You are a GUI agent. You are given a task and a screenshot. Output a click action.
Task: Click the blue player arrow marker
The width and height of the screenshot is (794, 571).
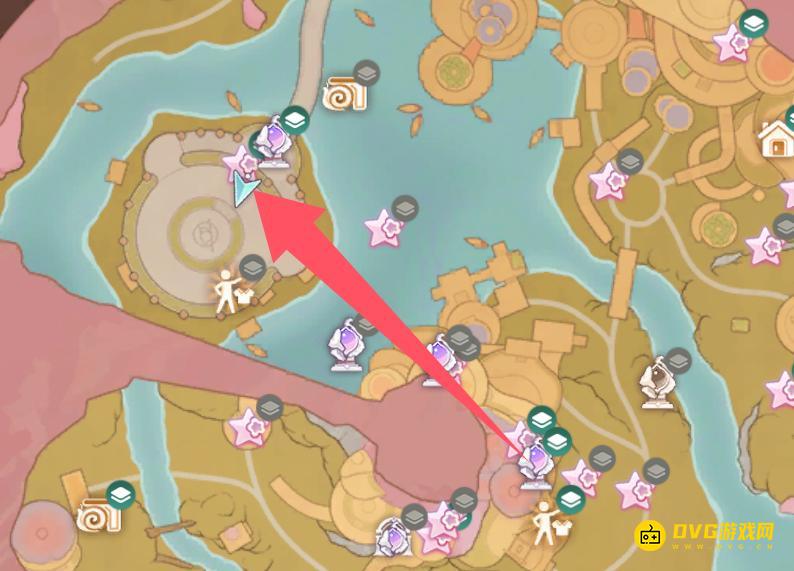coord(243,189)
